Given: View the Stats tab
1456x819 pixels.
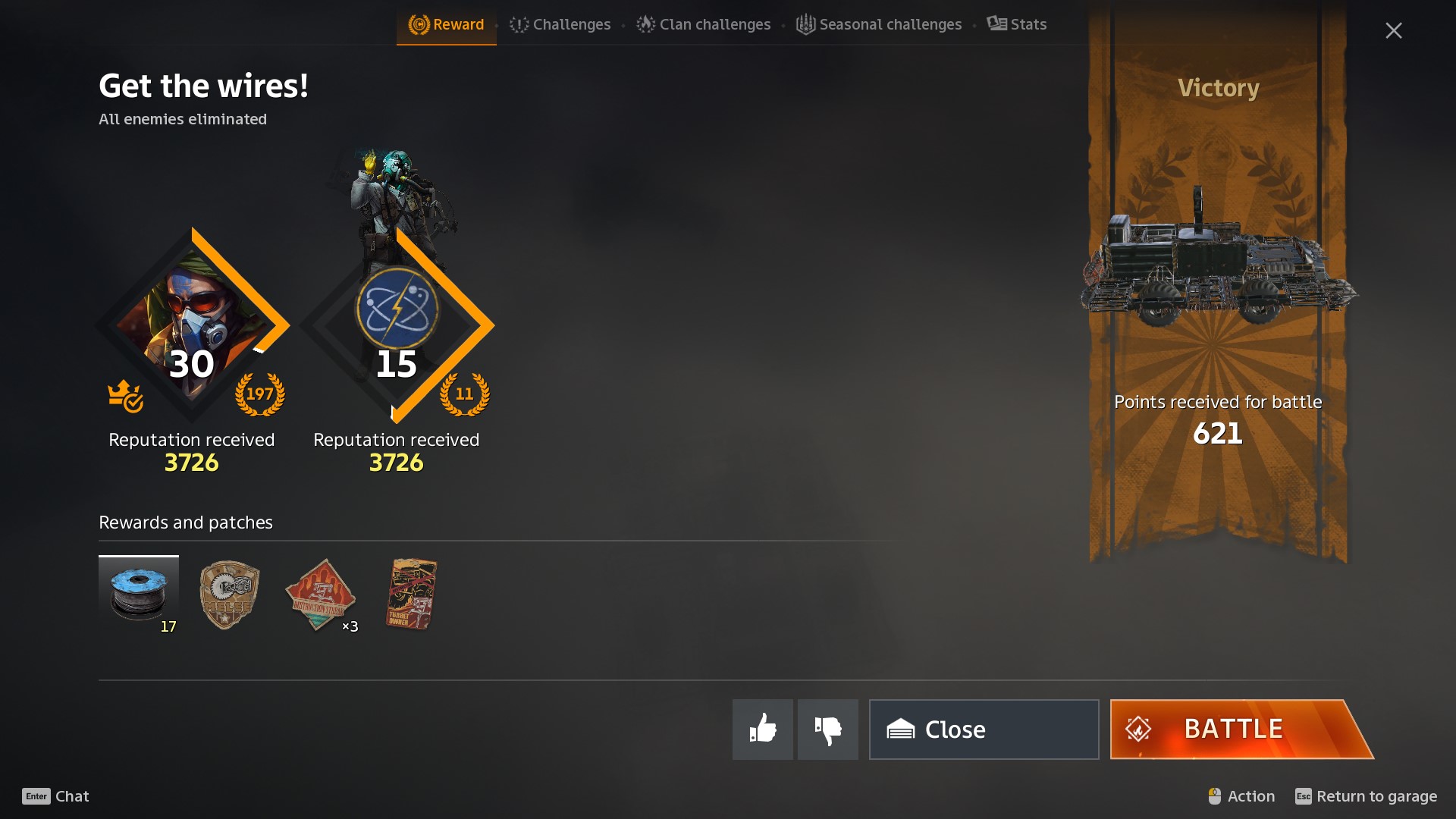Looking at the screenshot, I should pyautogui.click(x=1017, y=24).
